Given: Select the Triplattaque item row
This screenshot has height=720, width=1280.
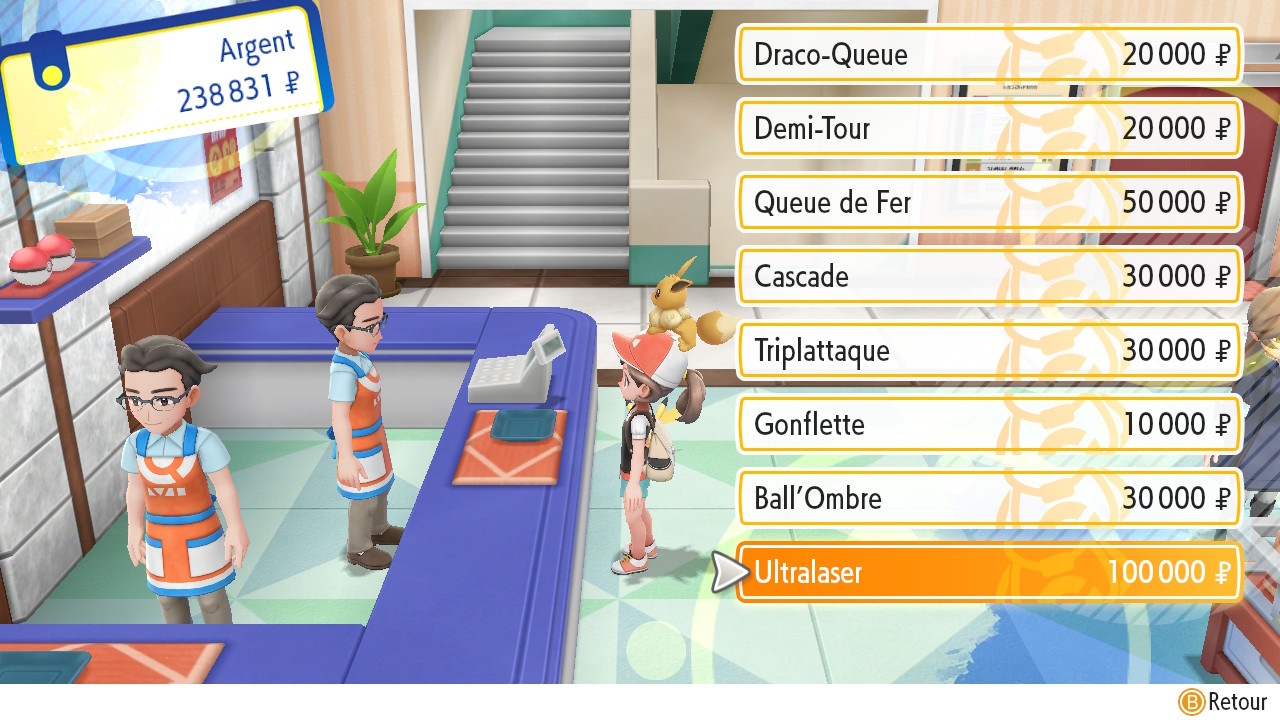Looking at the screenshot, I should 988,350.
